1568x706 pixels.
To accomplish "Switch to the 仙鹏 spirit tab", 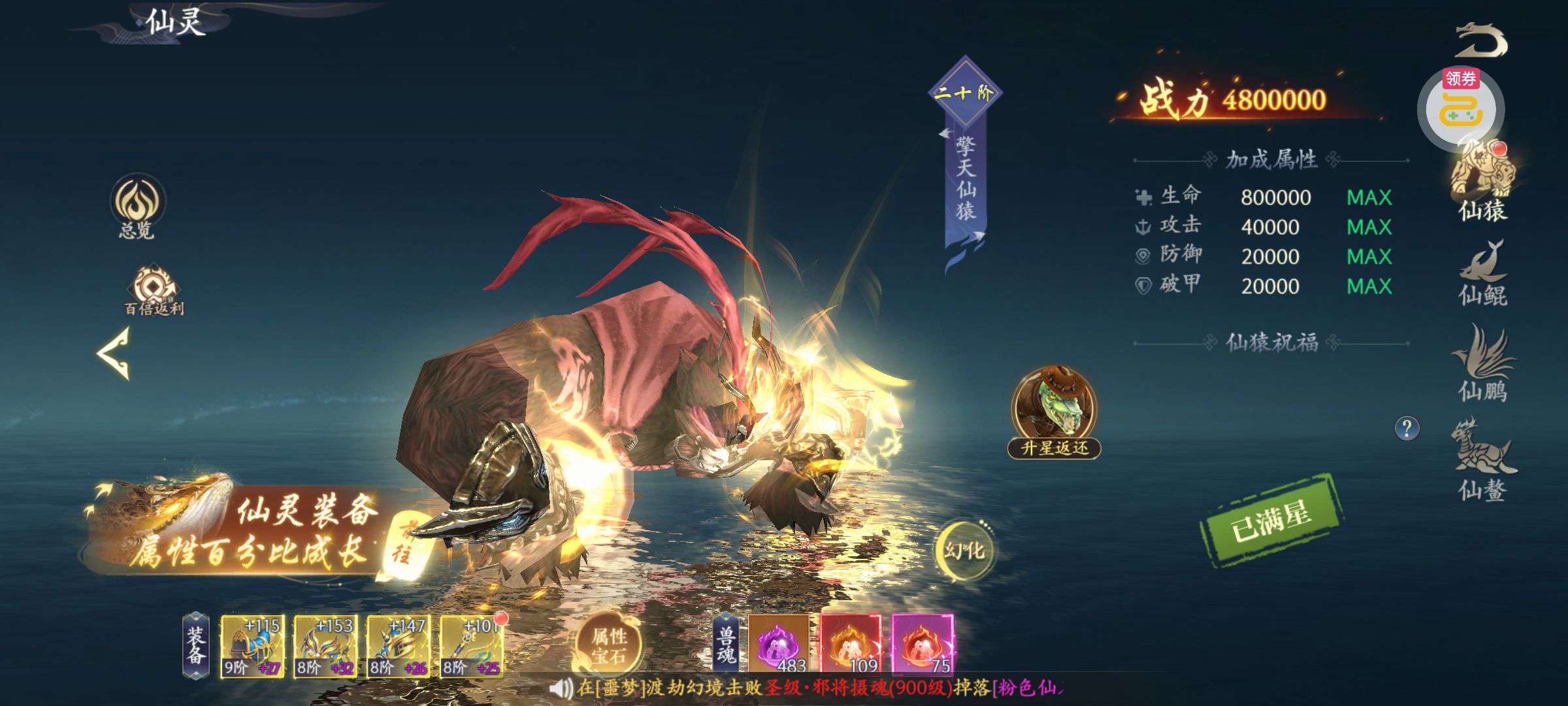I will 1482,364.
